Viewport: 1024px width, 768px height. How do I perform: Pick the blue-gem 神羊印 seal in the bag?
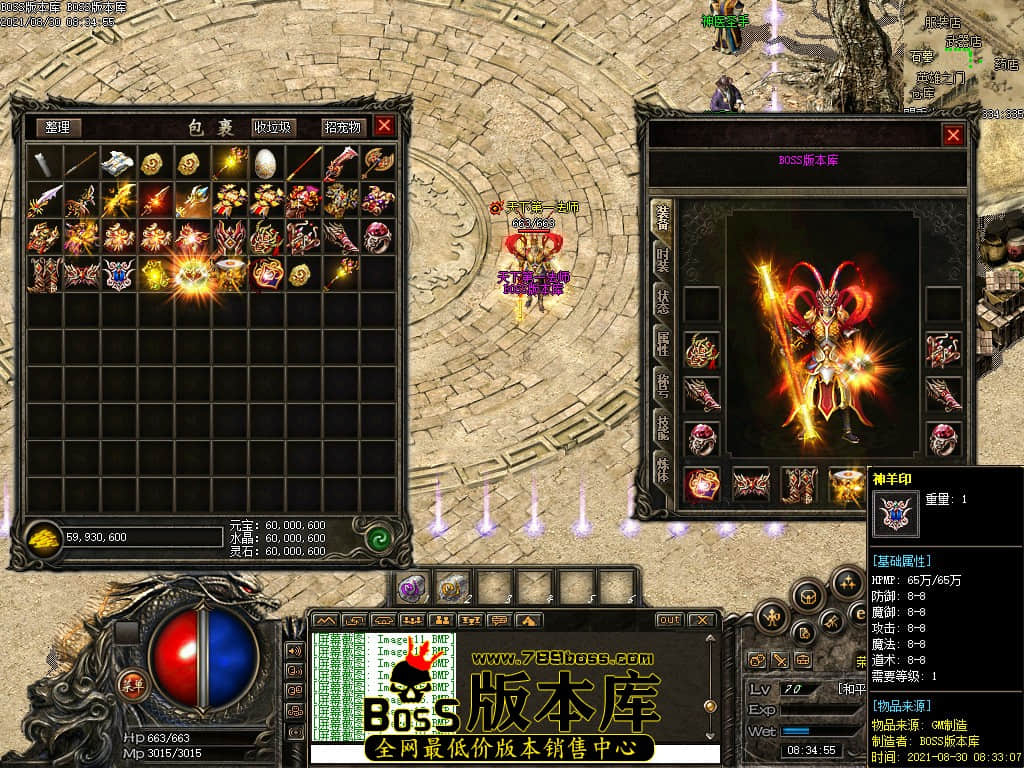(118, 273)
